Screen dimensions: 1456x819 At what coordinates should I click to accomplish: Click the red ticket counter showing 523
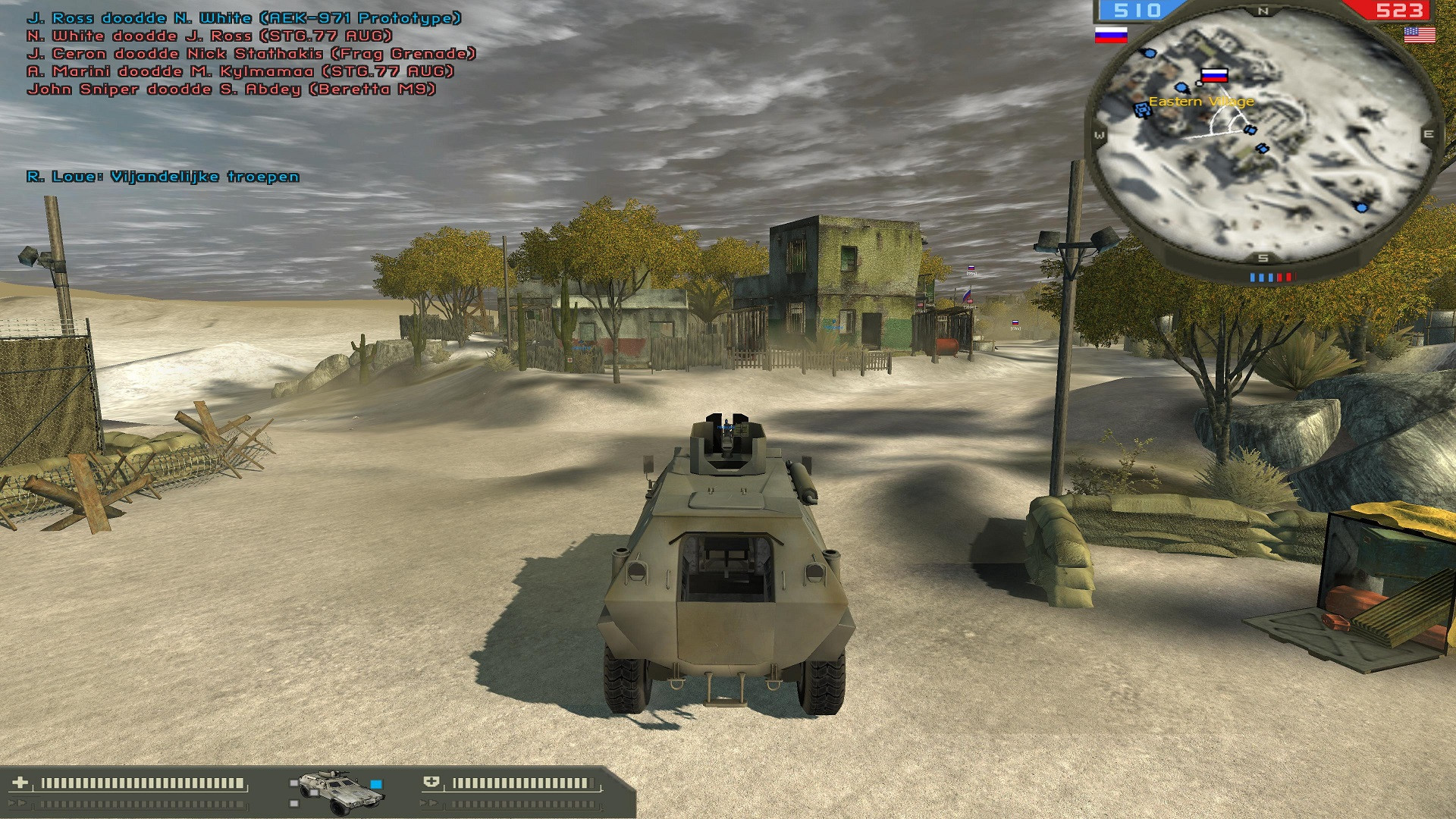(1399, 9)
